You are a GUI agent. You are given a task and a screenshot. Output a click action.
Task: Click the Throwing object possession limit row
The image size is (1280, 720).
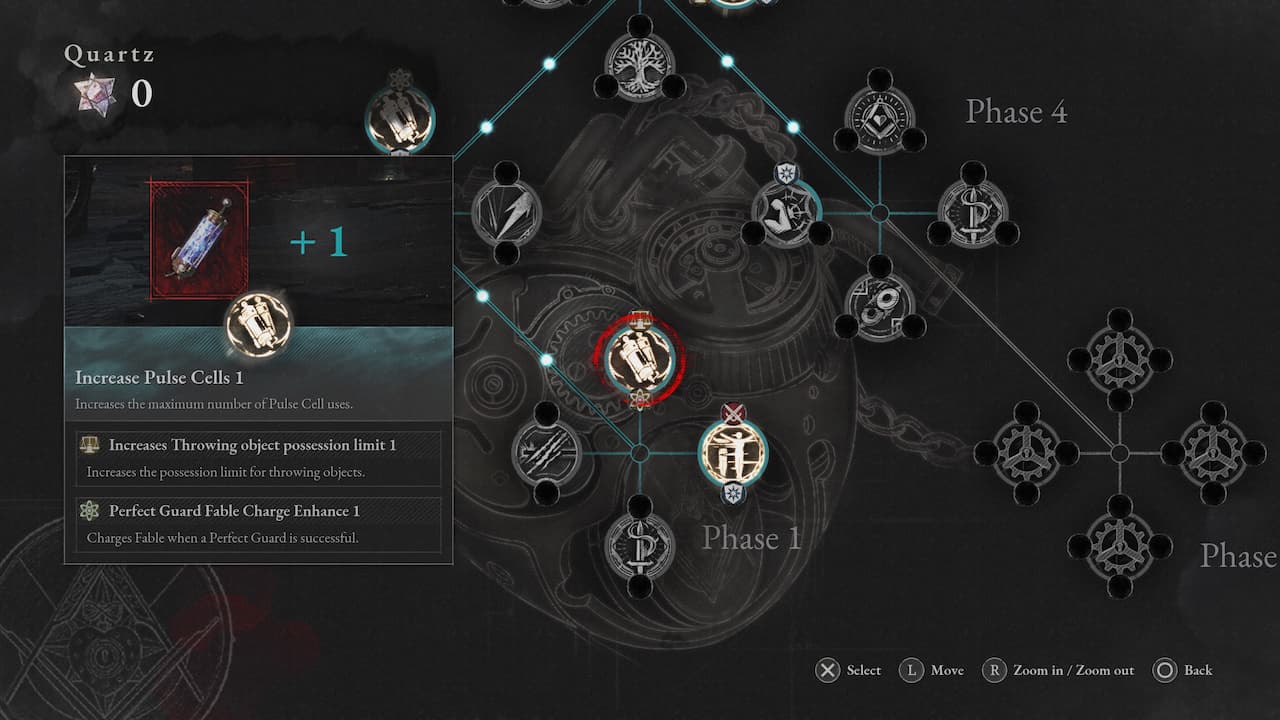coord(258,458)
